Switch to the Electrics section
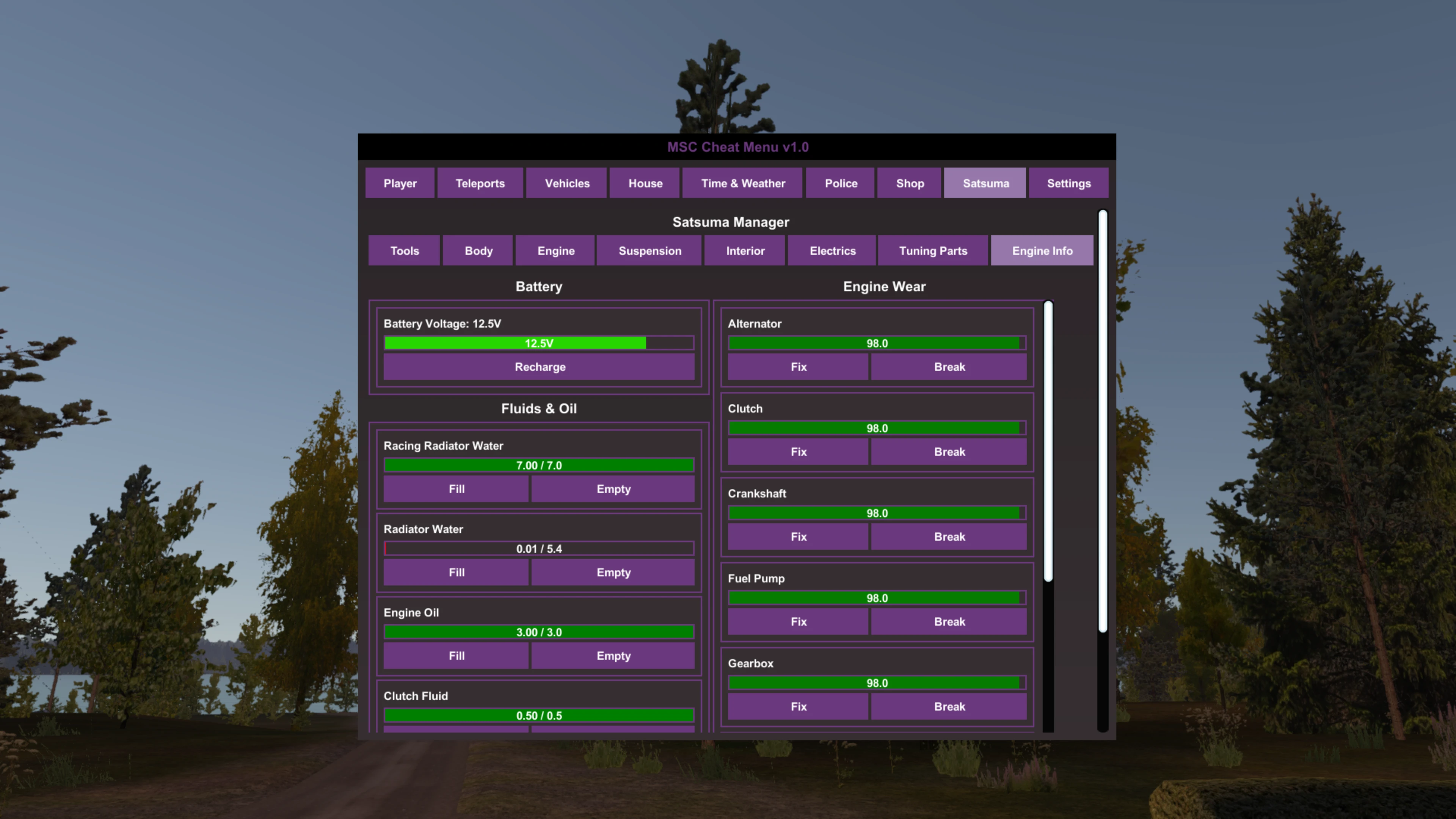Screen dimensions: 1456x819 coord(832,250)
